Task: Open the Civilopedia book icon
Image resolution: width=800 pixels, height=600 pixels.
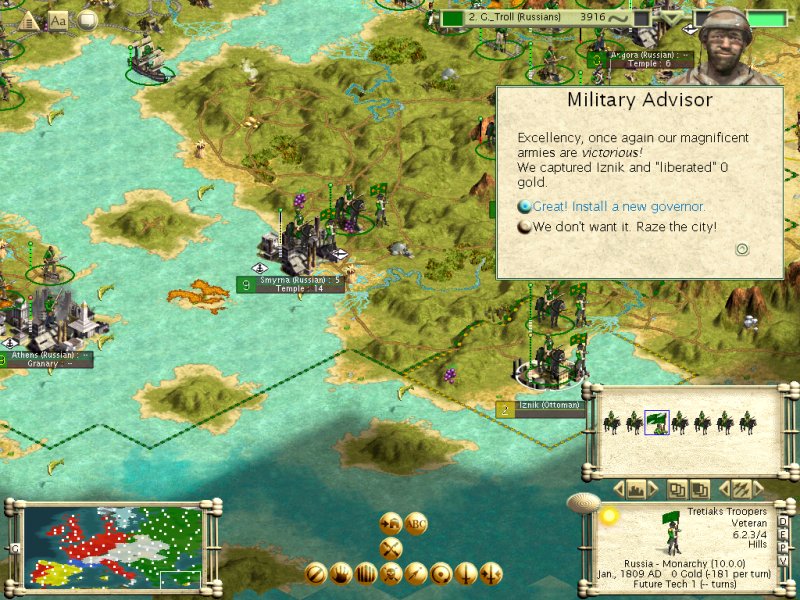Action: coord(59,19)
